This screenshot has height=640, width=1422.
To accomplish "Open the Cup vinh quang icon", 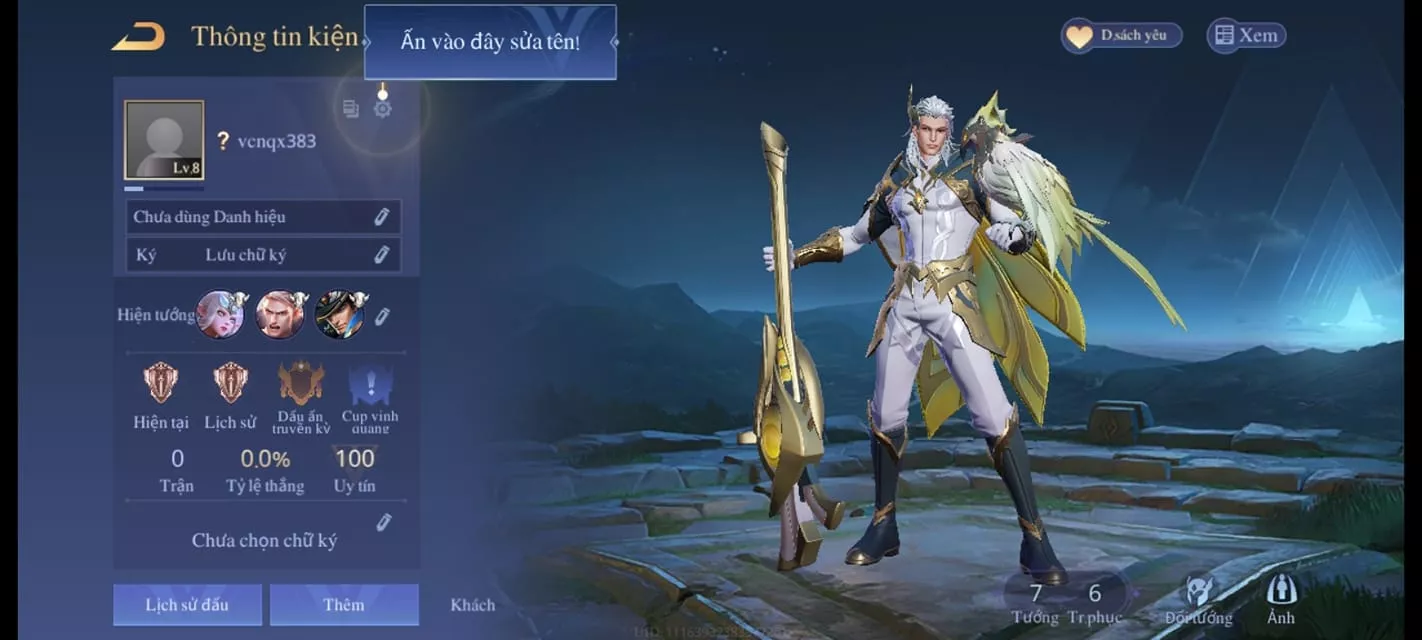I will (370, 385).
